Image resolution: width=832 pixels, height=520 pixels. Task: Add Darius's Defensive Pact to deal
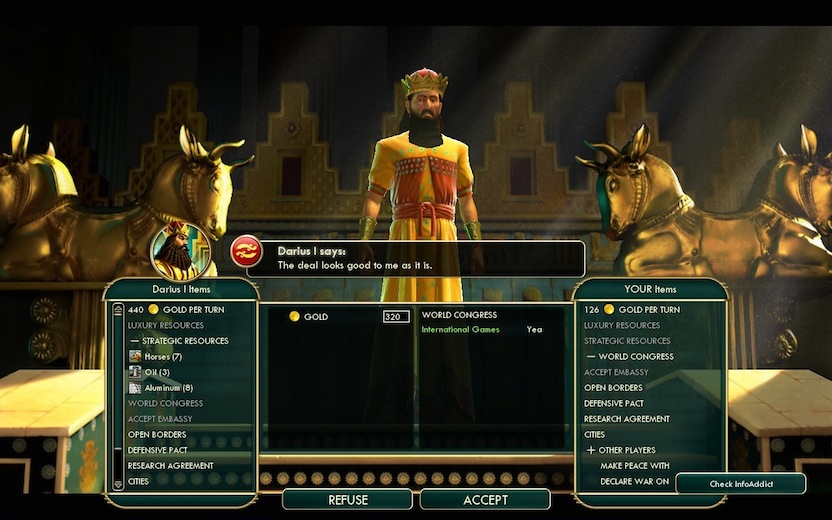tap(158, 450)
